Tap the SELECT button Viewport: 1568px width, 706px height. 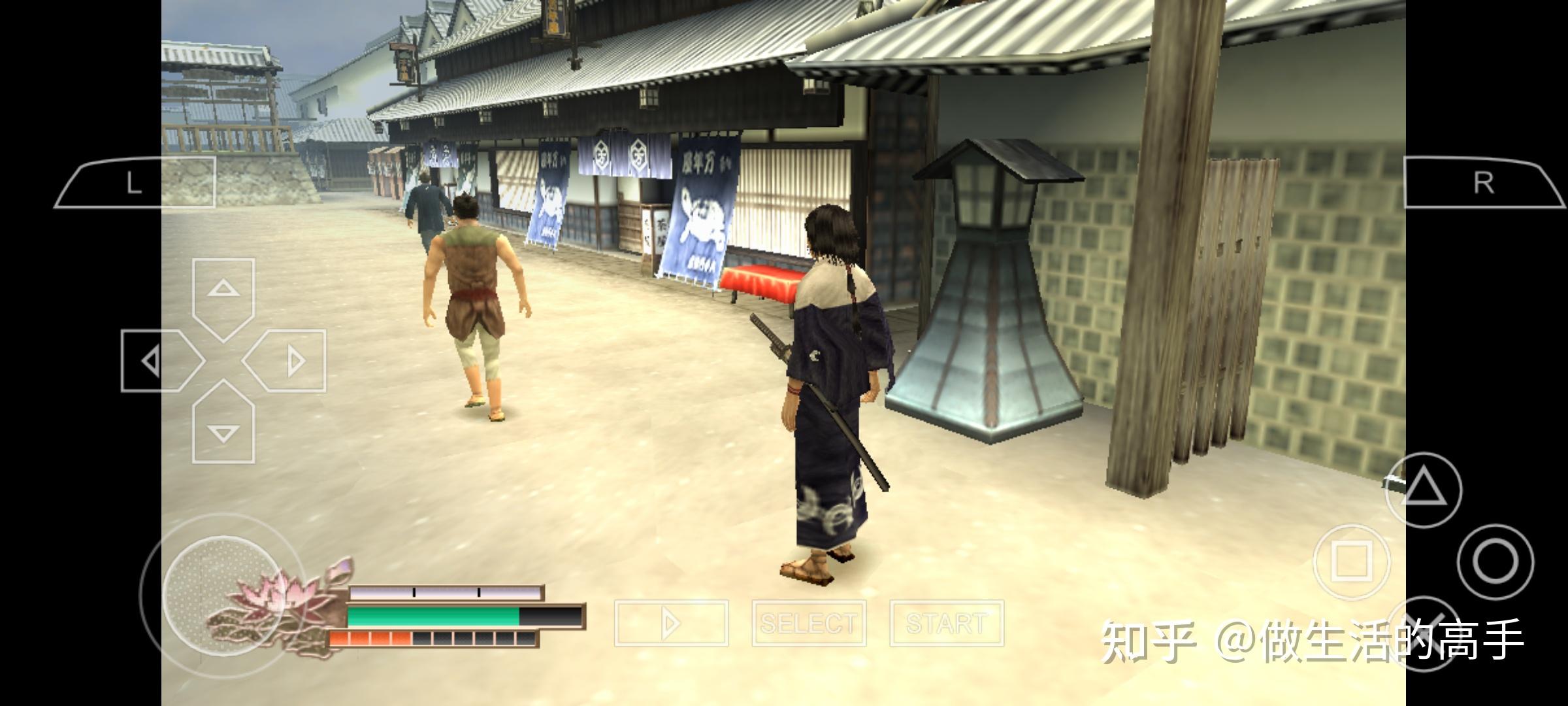coord(809,623)
